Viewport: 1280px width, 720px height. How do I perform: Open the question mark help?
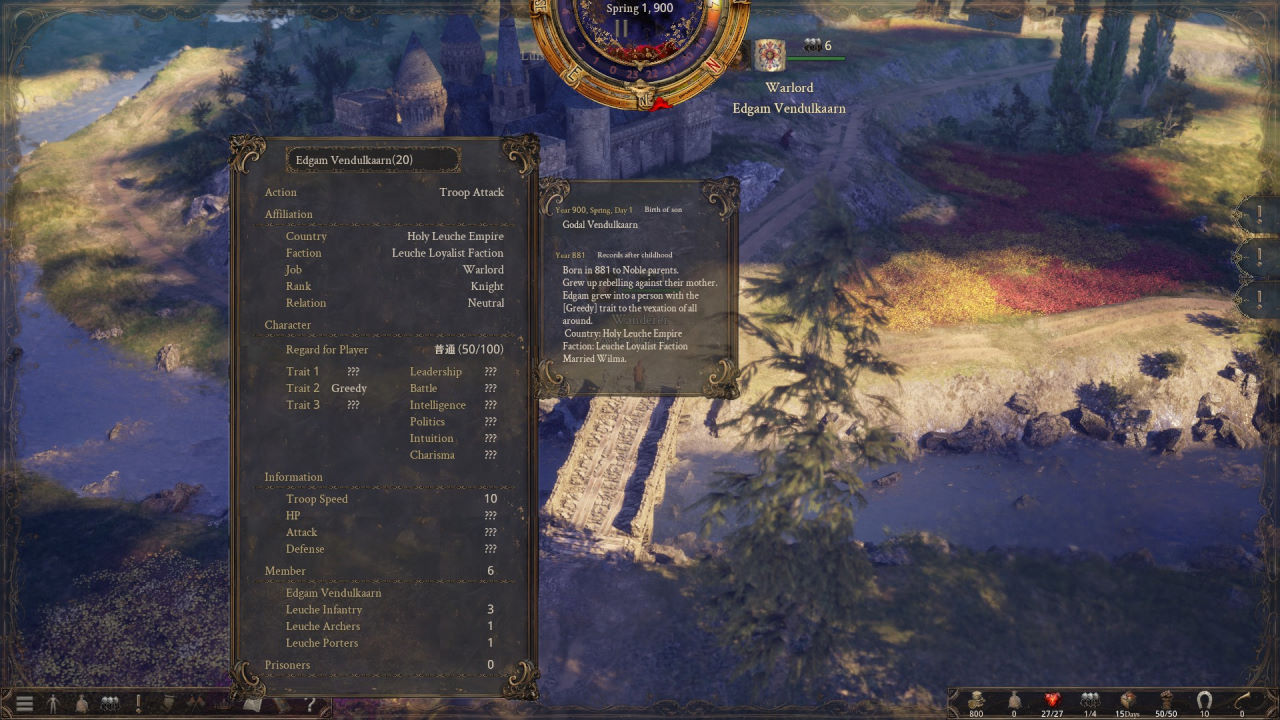coord(311,704)
